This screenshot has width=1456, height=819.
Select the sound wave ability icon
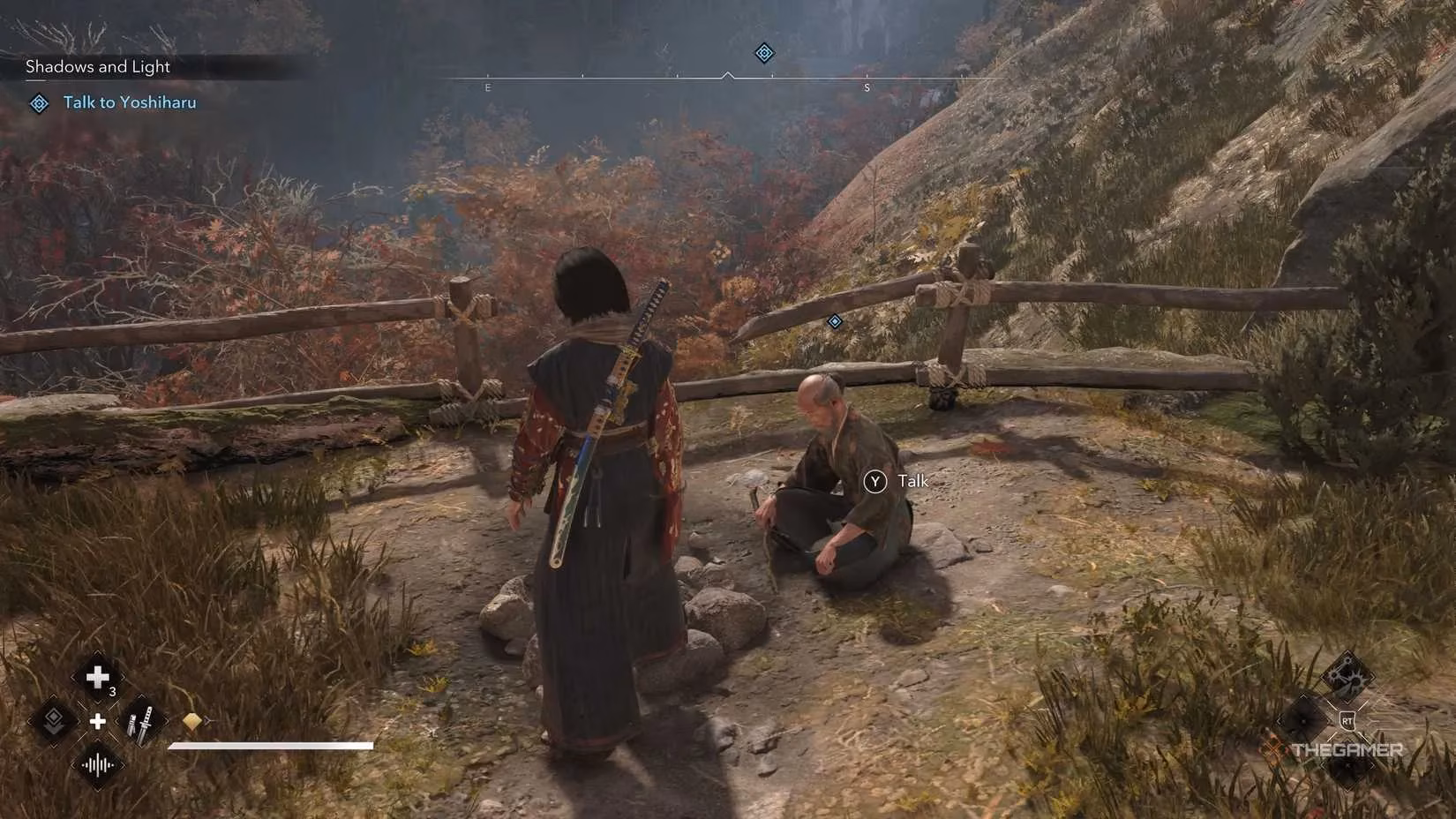point(97,765)
